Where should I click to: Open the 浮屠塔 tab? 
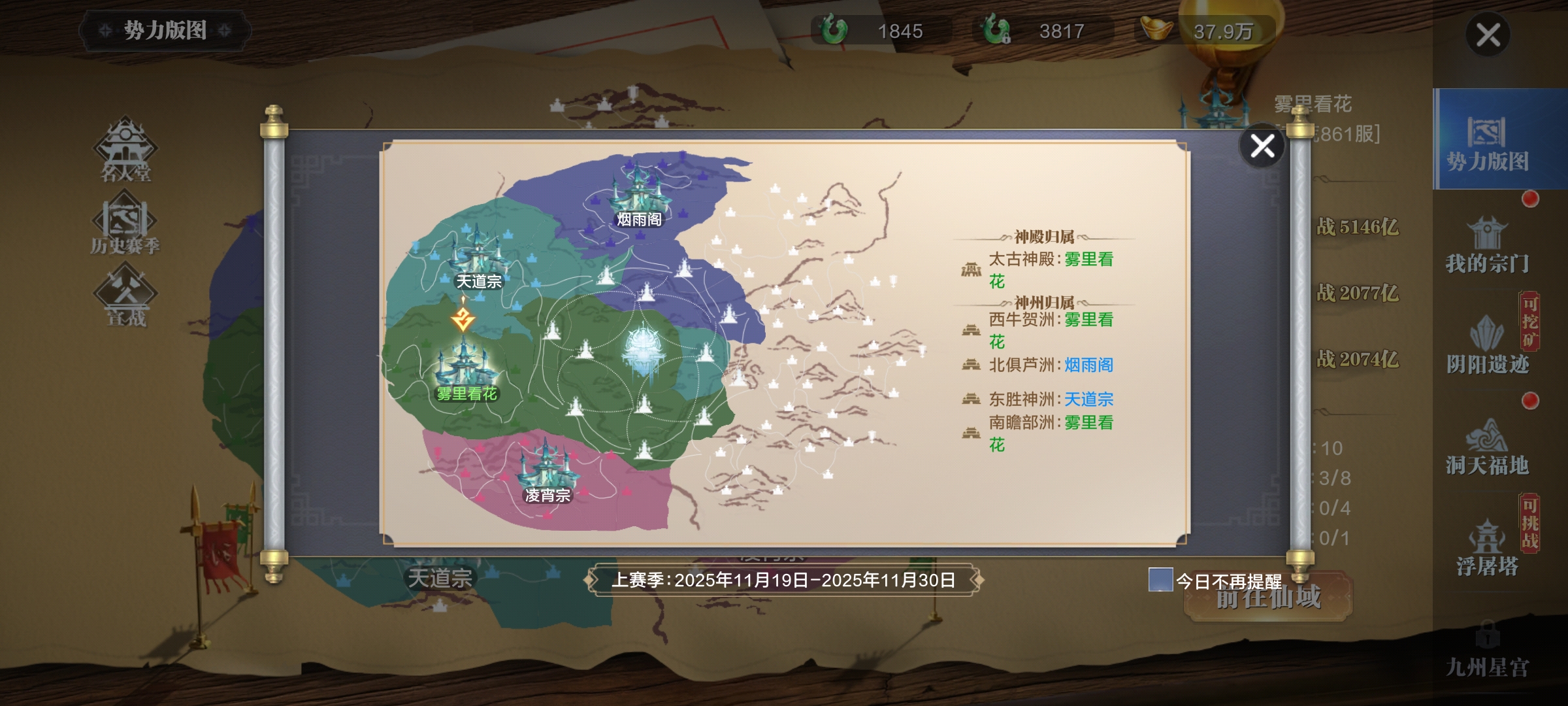click(1487, 549)
